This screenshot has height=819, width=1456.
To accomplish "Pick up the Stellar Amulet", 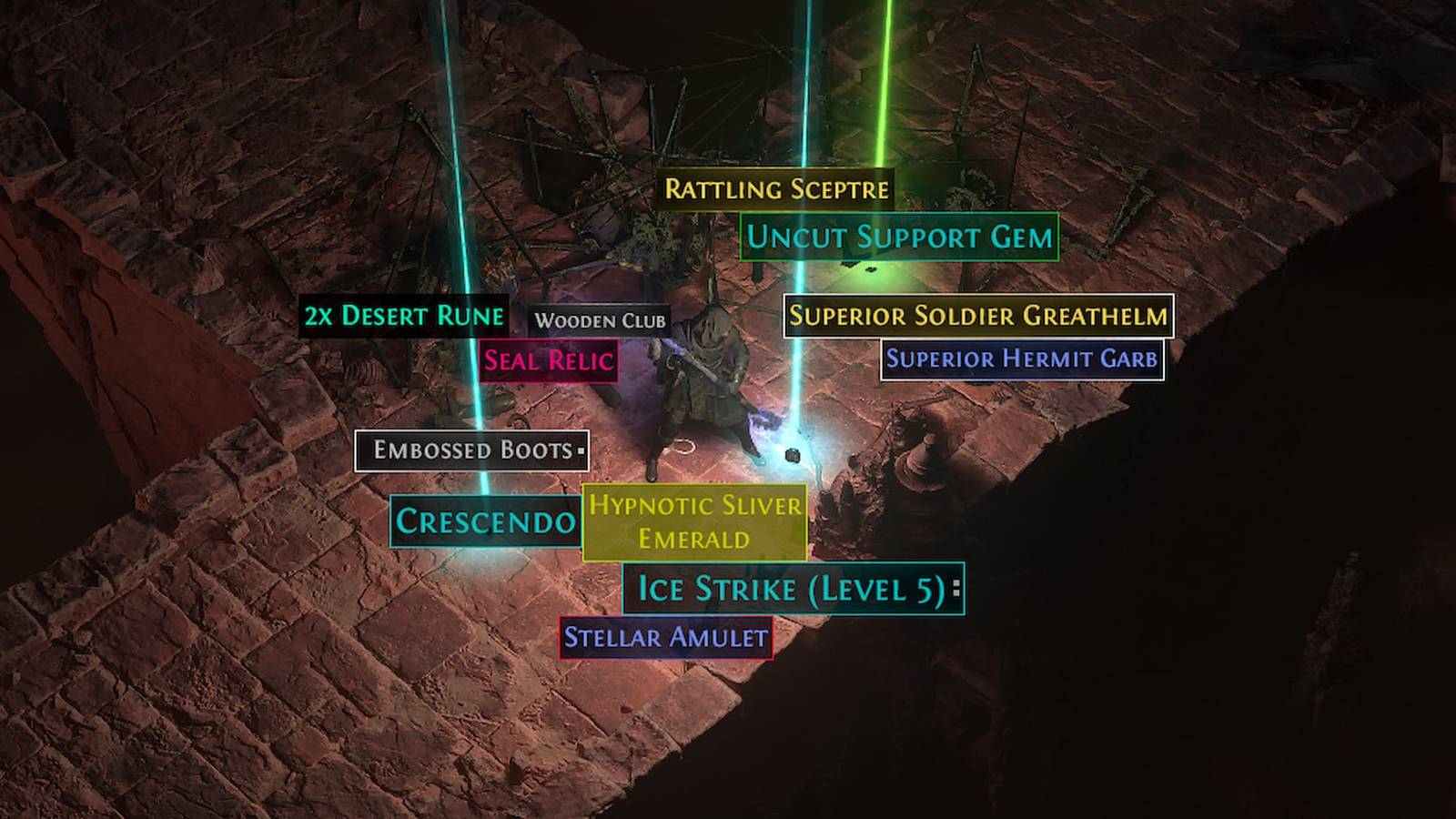I will pos(663,638).
